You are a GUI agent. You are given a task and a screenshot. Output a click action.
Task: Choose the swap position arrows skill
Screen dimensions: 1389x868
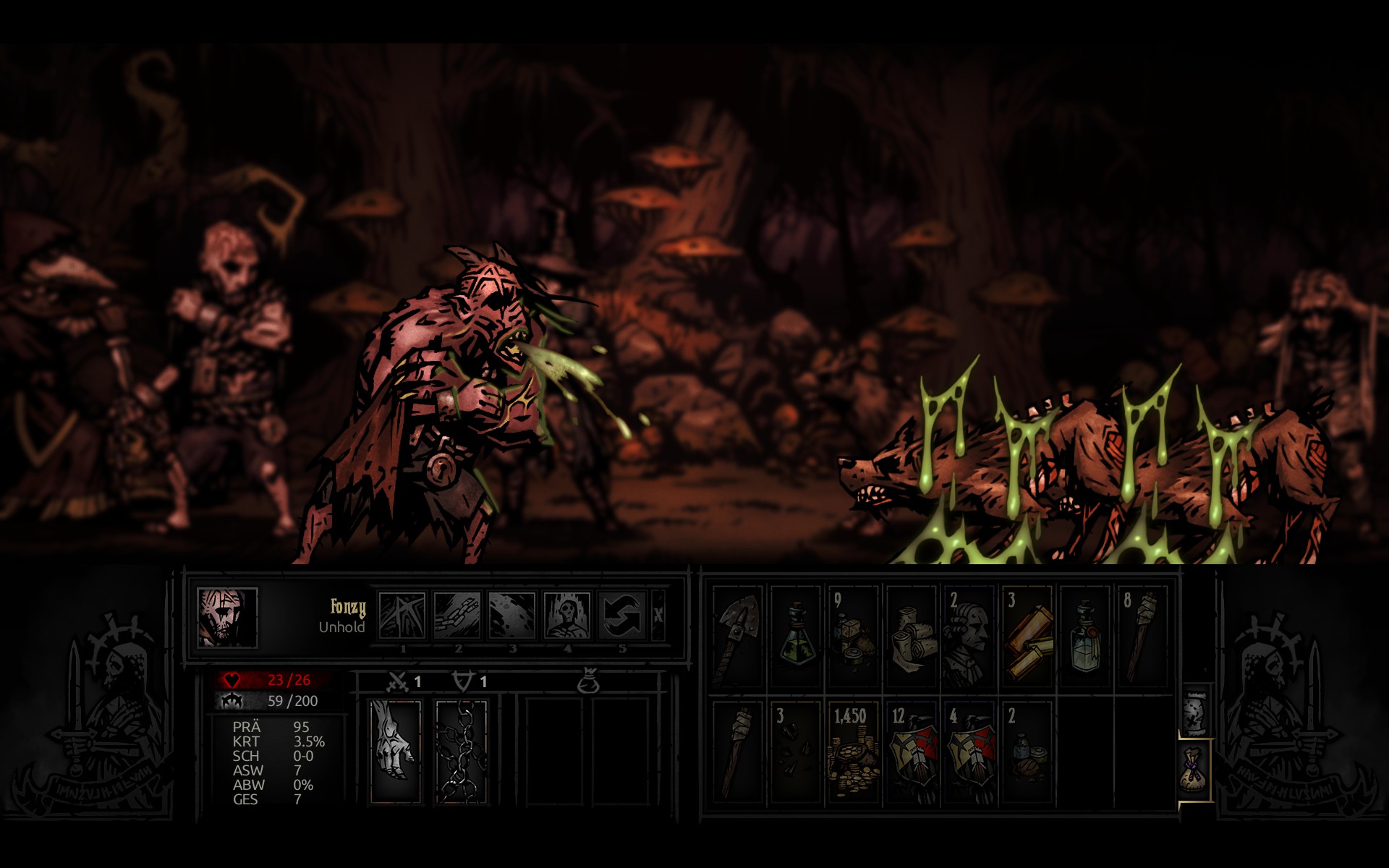pyautogui.click(x=622, y=616)
